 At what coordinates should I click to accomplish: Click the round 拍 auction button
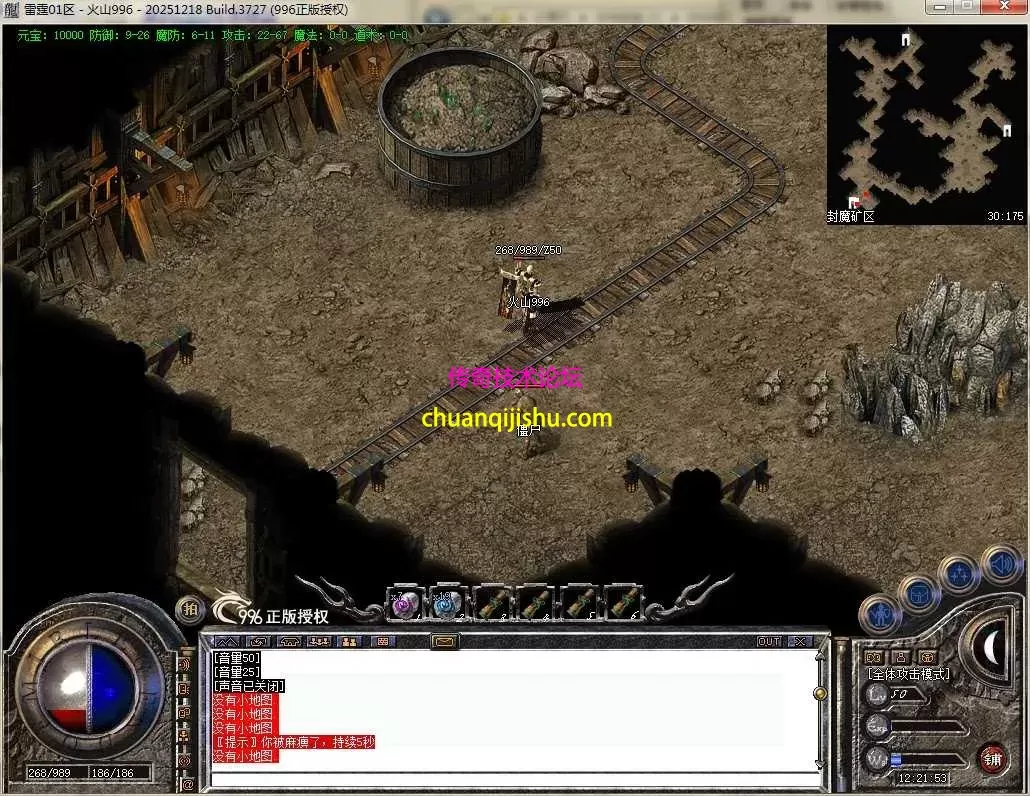(189, 609)
